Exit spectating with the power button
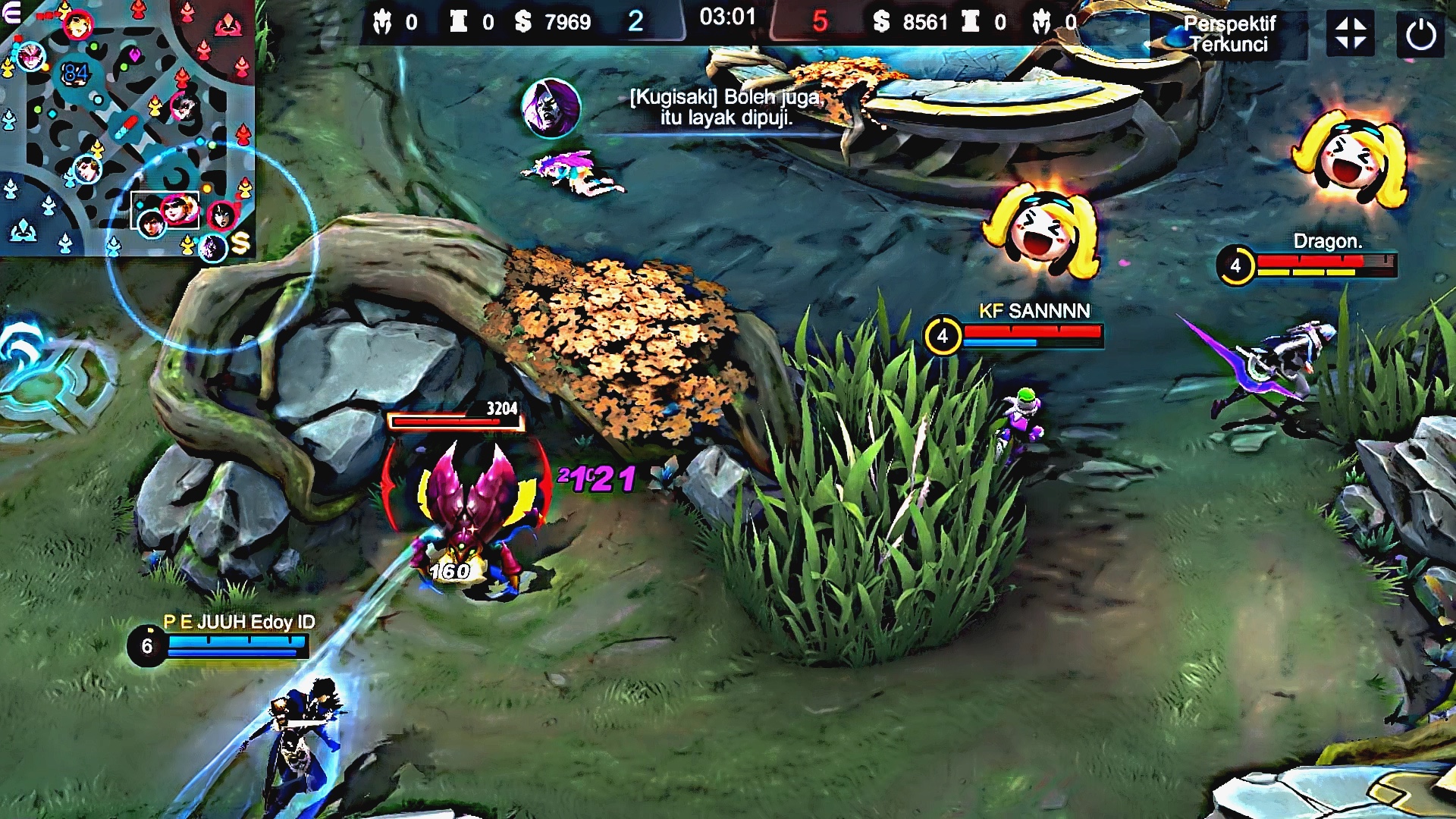The height and width of the screenshot is (819, 1456). [x=1420, y=34]
